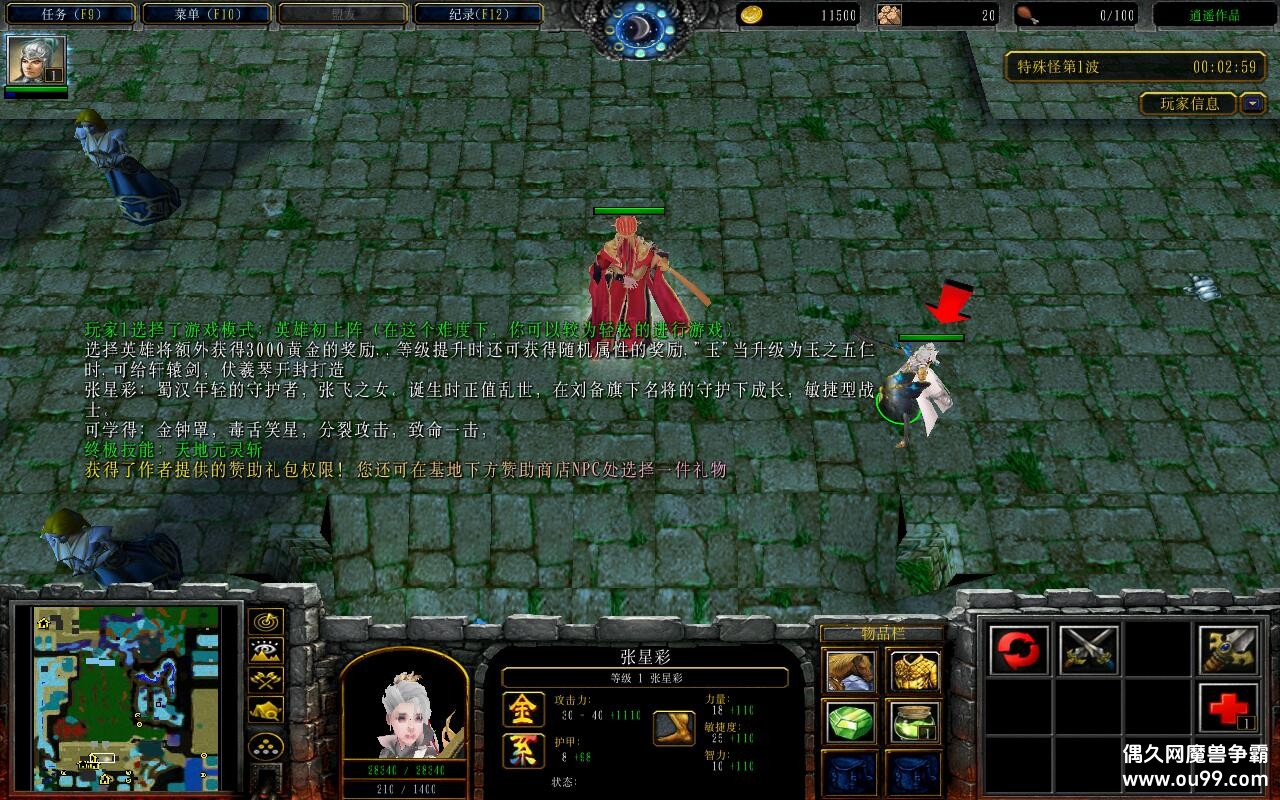Screen dimensions: 1280x800
Task: Activate the golden sword ability icon
Action: click(1229, 649)
